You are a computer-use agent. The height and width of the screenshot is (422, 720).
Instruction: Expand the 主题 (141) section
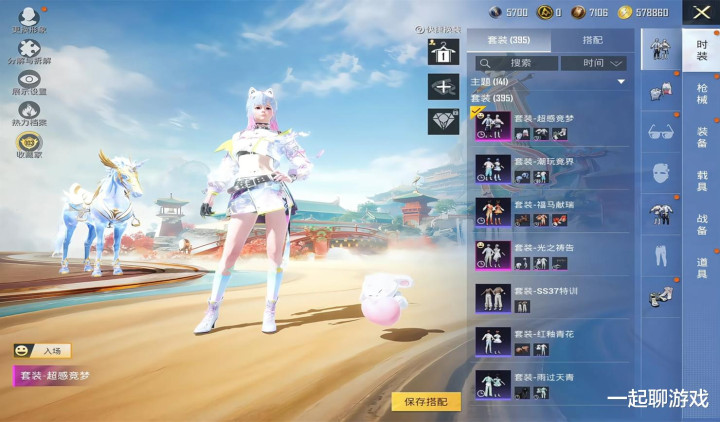point(550,81)
